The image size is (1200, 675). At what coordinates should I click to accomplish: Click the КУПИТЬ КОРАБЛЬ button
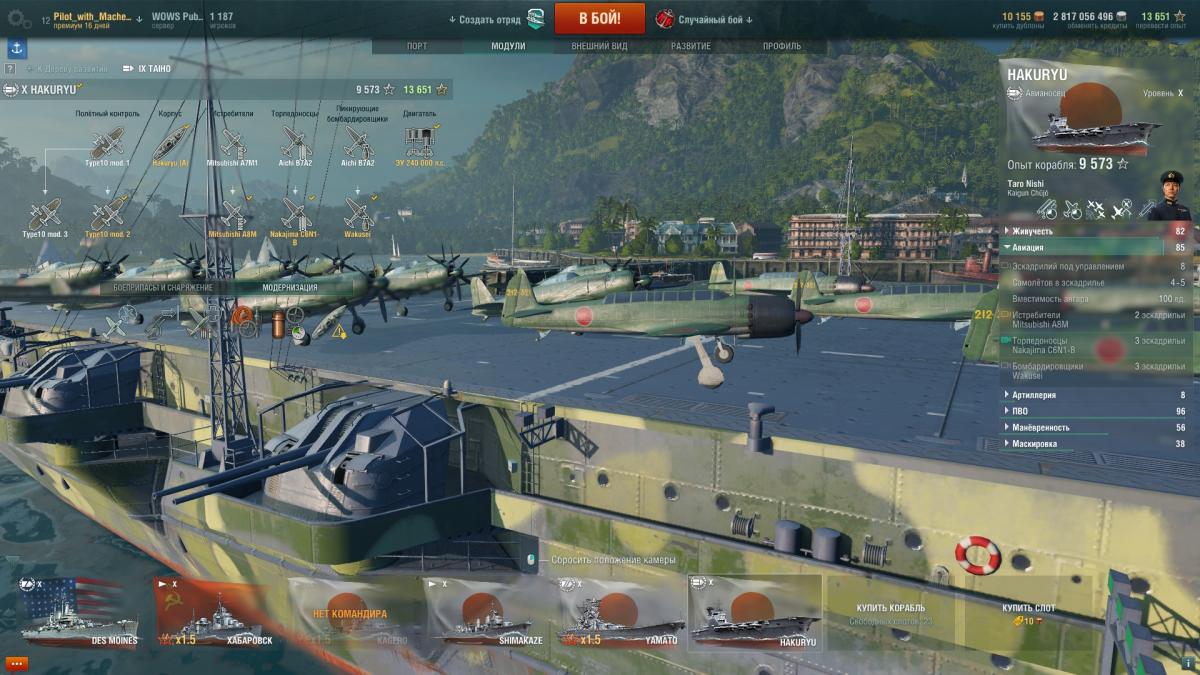tap(890, 612)
